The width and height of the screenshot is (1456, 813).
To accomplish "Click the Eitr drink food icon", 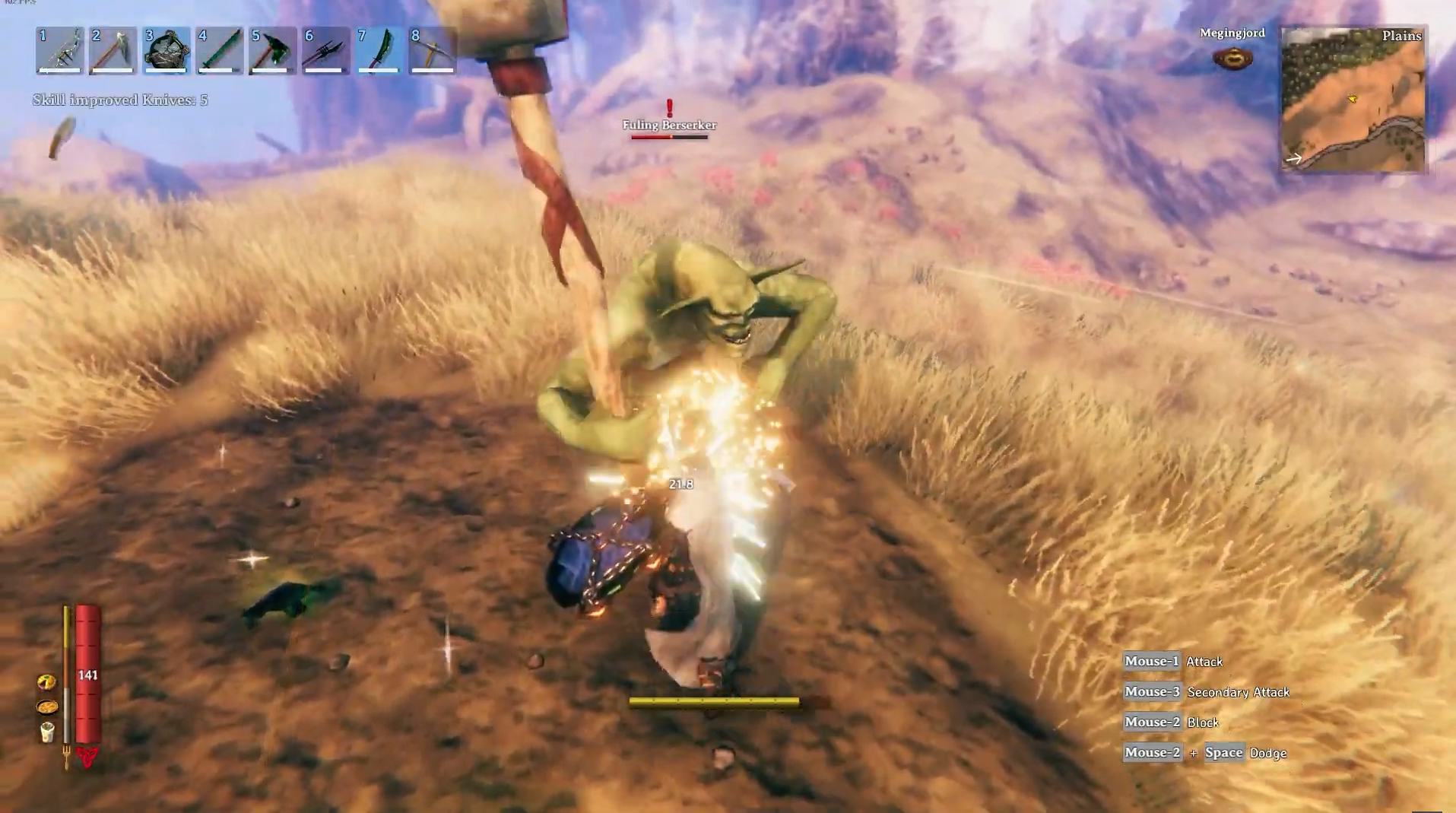I will [x=47, y=732].
